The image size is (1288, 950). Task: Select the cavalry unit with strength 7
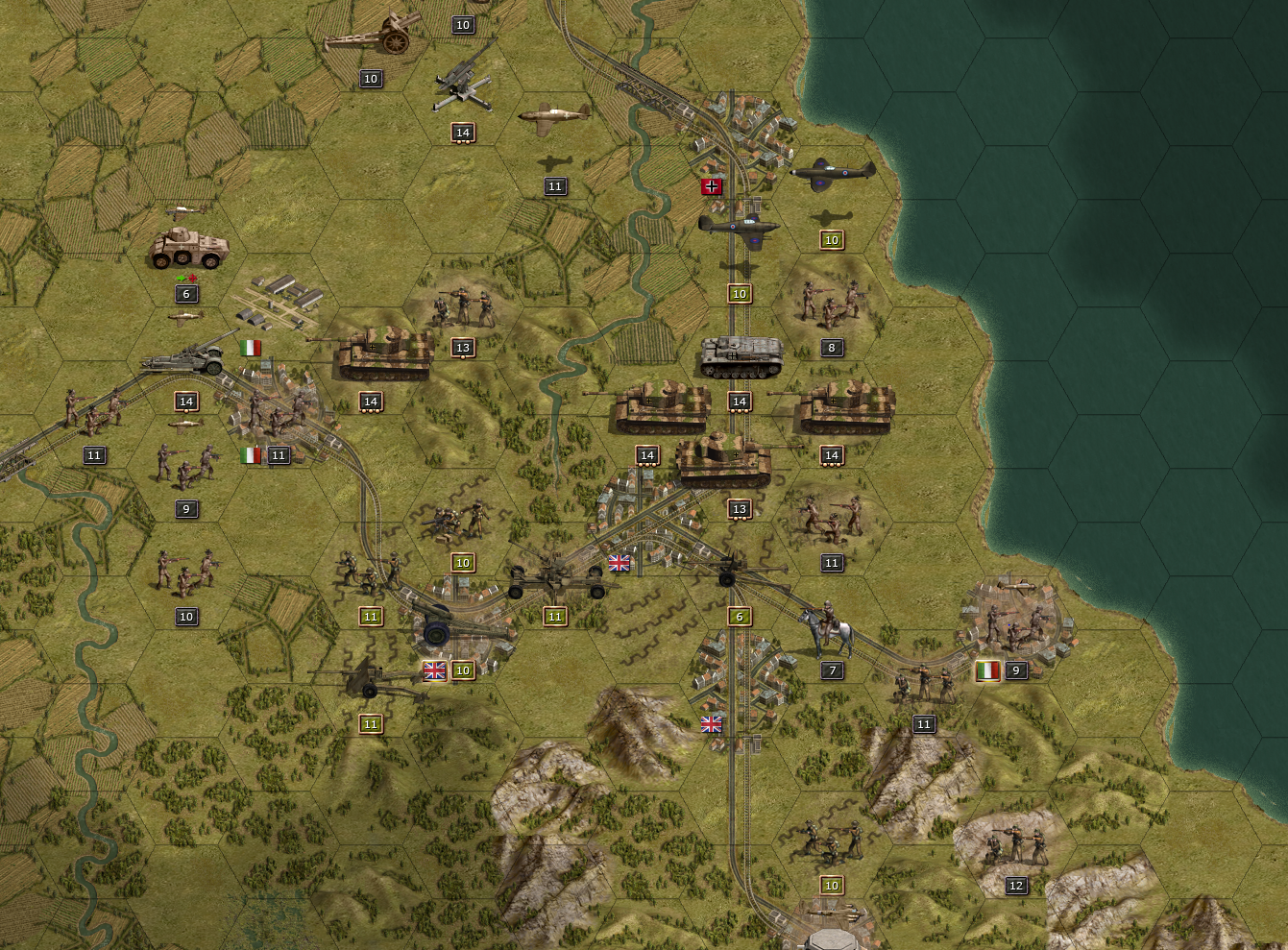[x=829, y=630]
